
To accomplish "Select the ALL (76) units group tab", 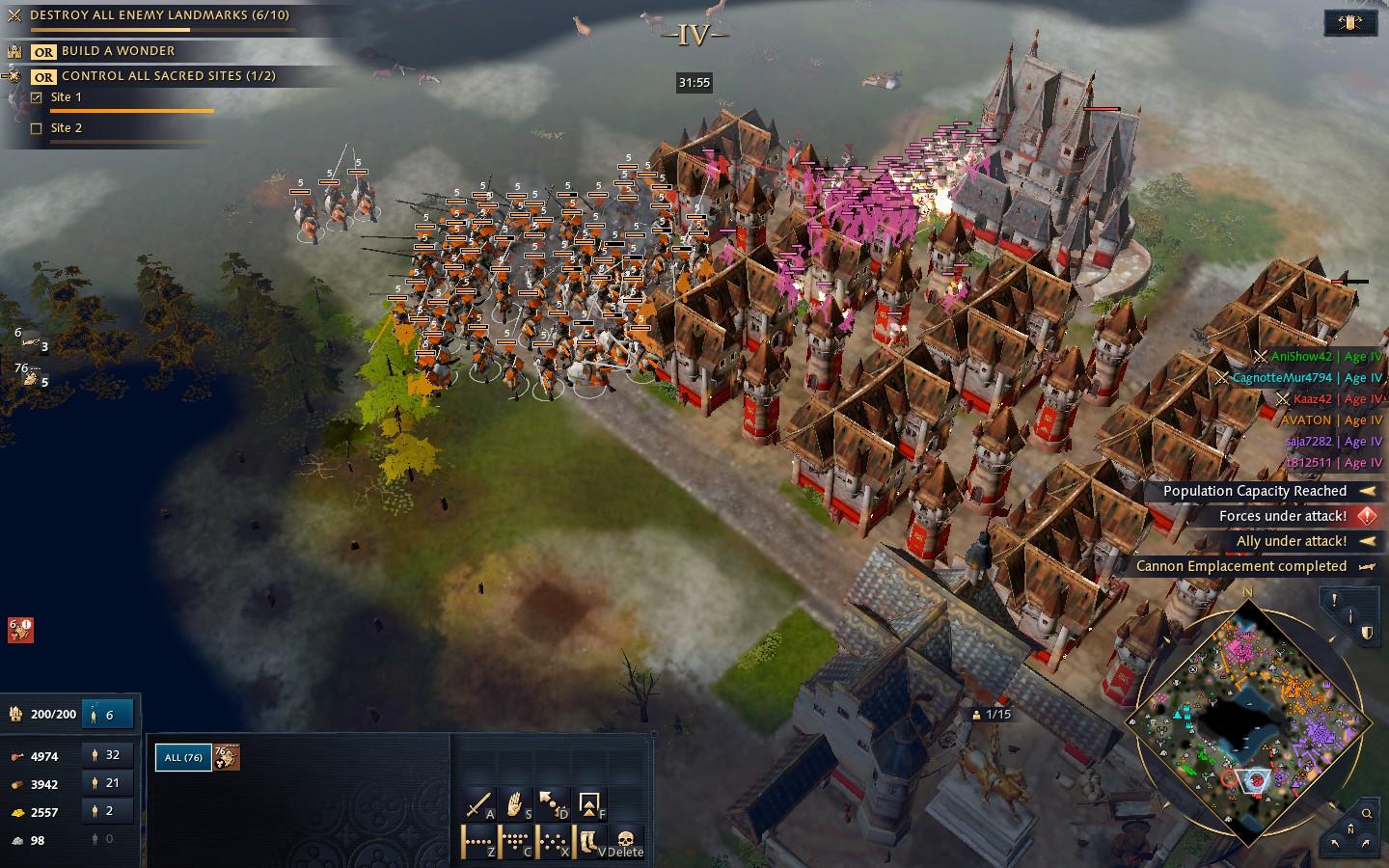I will pos(183,757).
